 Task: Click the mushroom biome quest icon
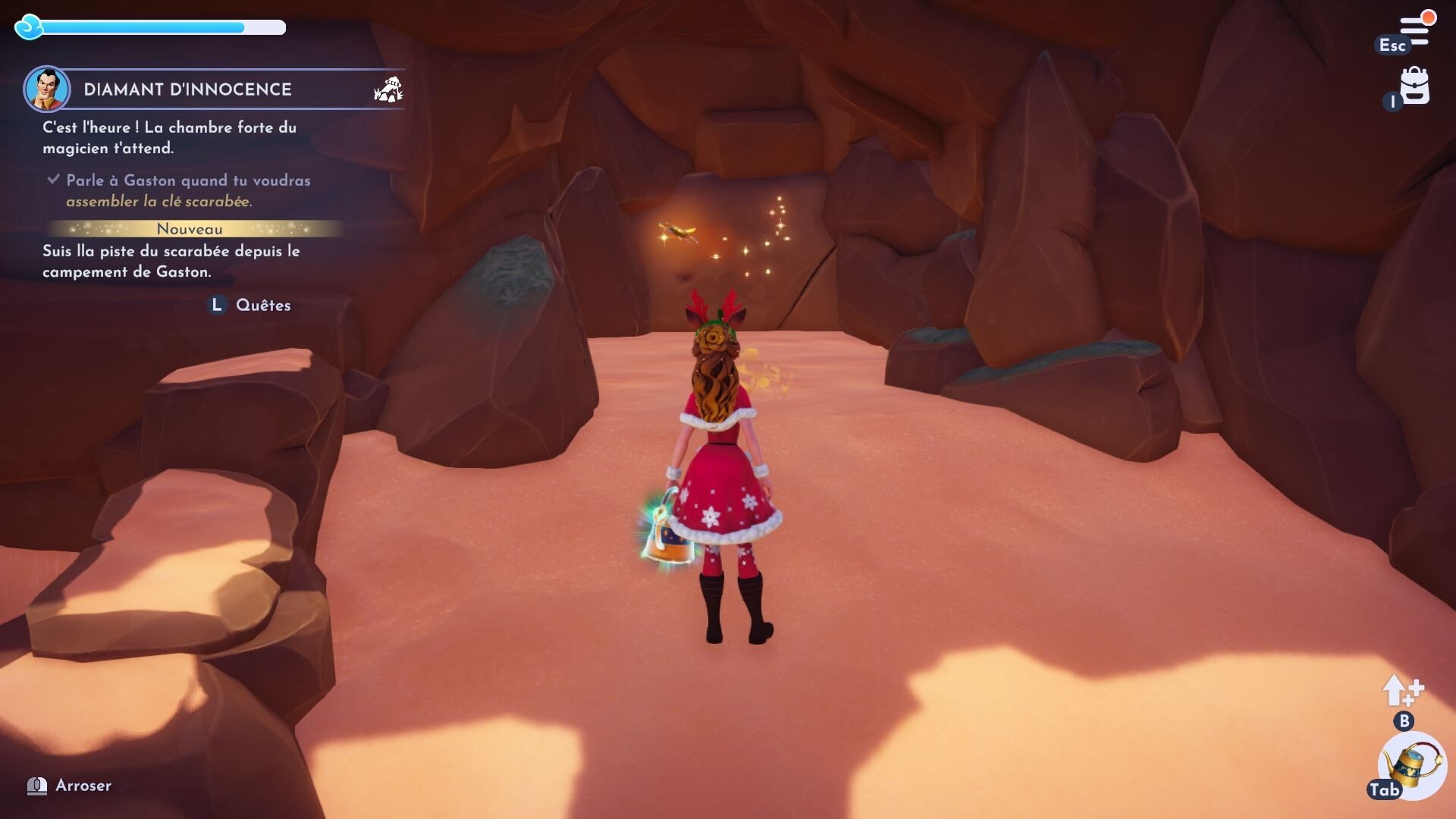pos(388,89)
